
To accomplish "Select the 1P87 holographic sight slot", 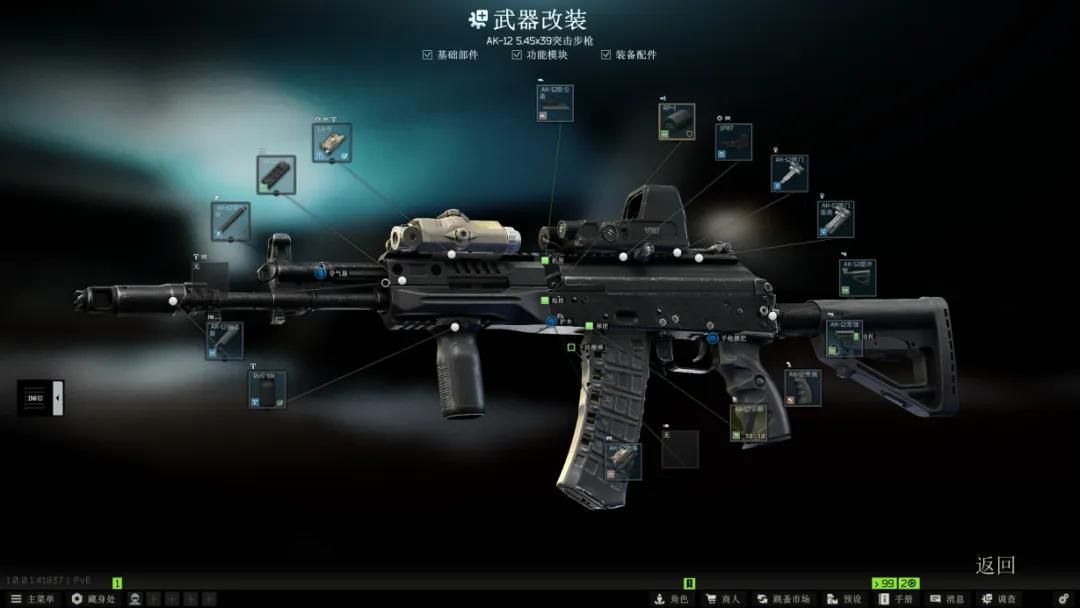I will pos(733,142).
